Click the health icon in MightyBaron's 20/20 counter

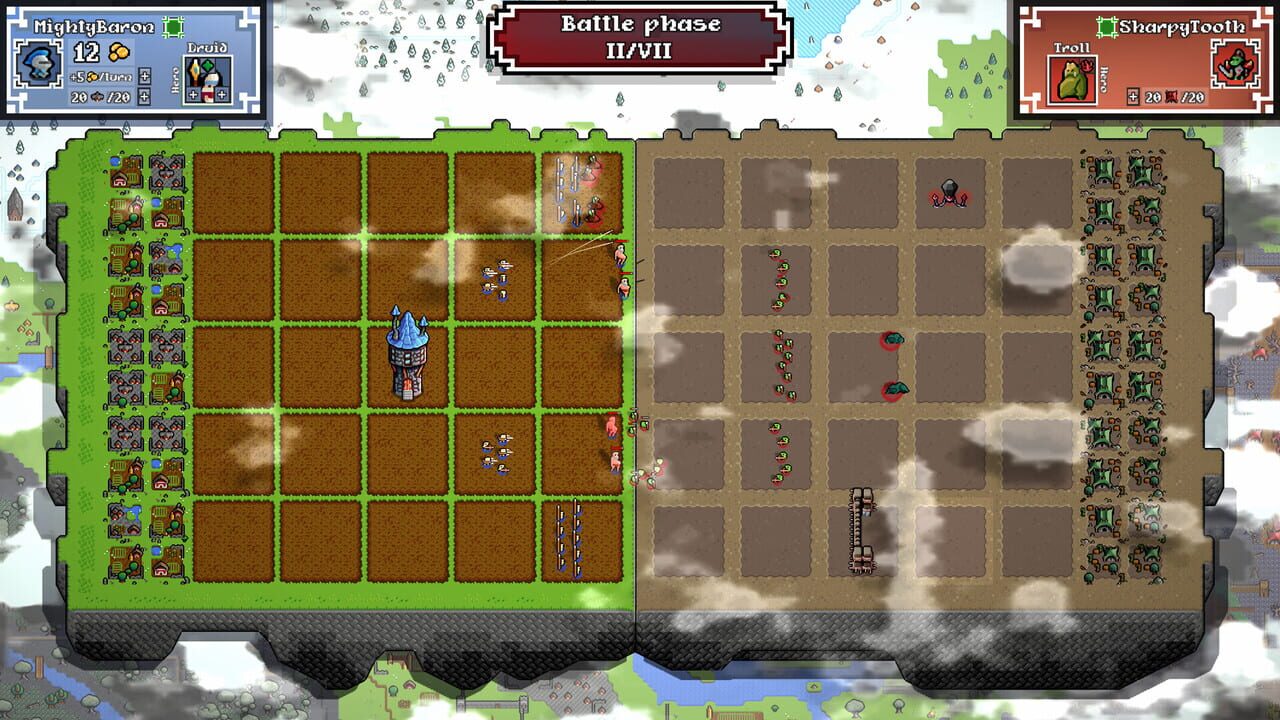pyautogui.click(x=100, y=96)
